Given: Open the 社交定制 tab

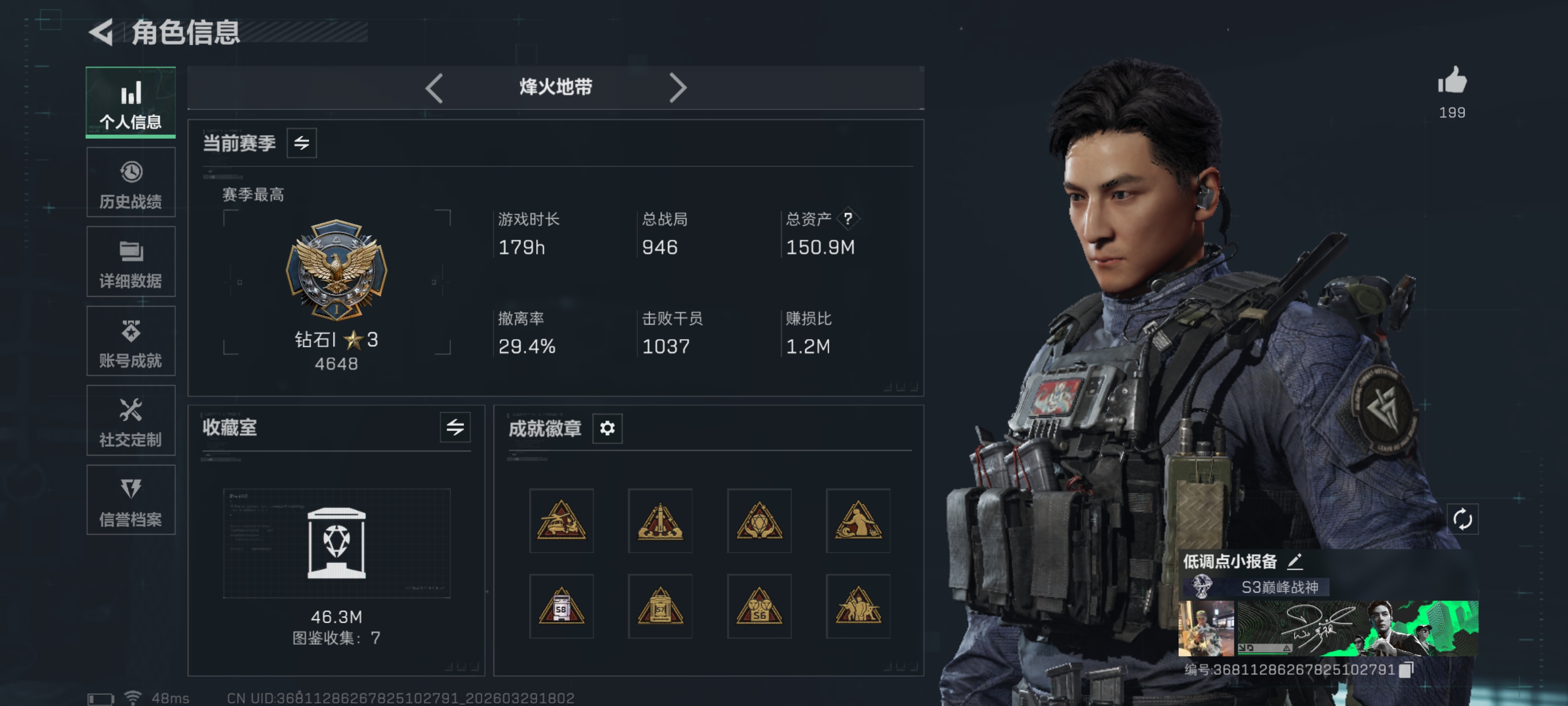Looking at the screenshot, I should [x=131, y=421].
